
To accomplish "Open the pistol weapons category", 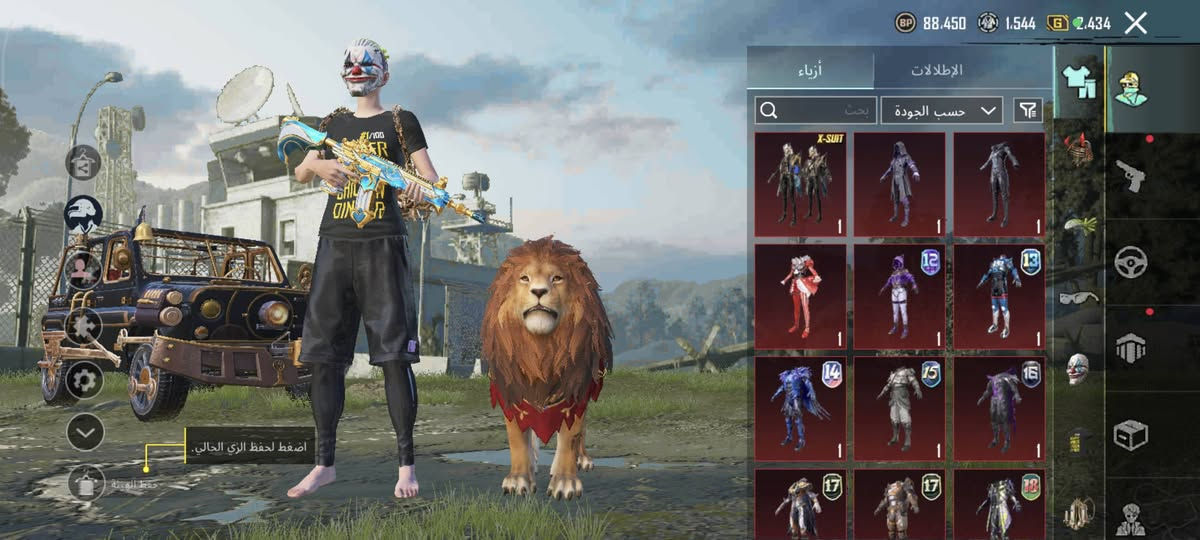I will tap(1131, 176).
